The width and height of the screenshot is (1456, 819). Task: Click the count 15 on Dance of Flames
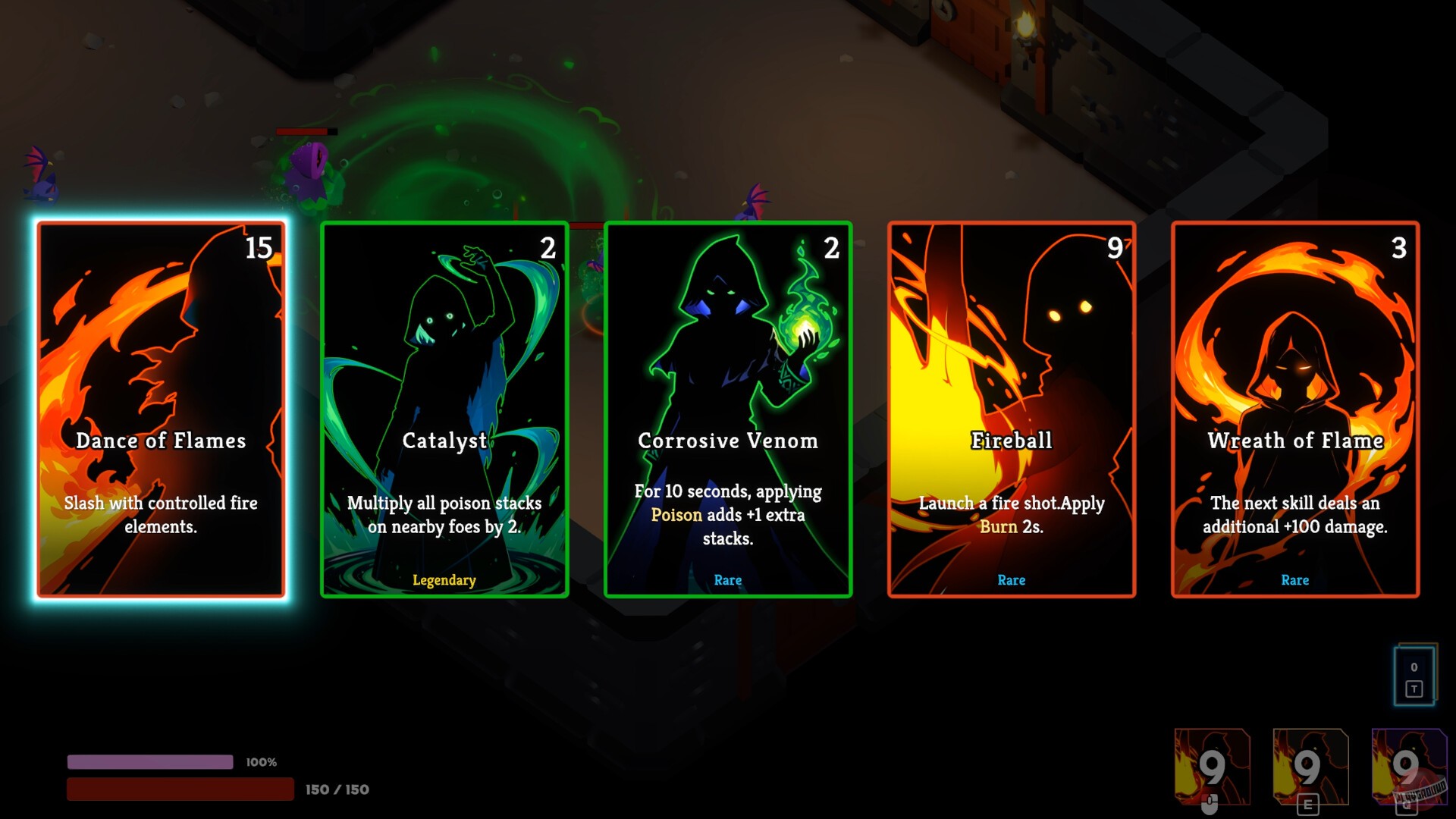(x=258, y=248)
